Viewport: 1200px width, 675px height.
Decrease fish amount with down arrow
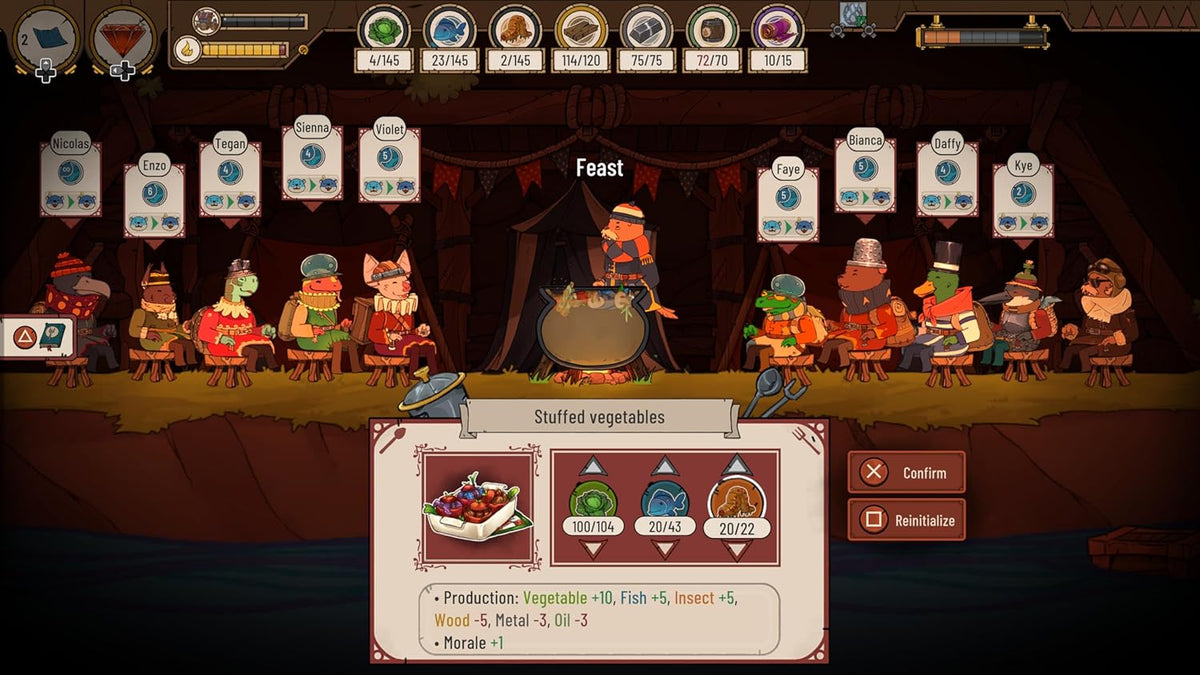[x=665, y=548]
